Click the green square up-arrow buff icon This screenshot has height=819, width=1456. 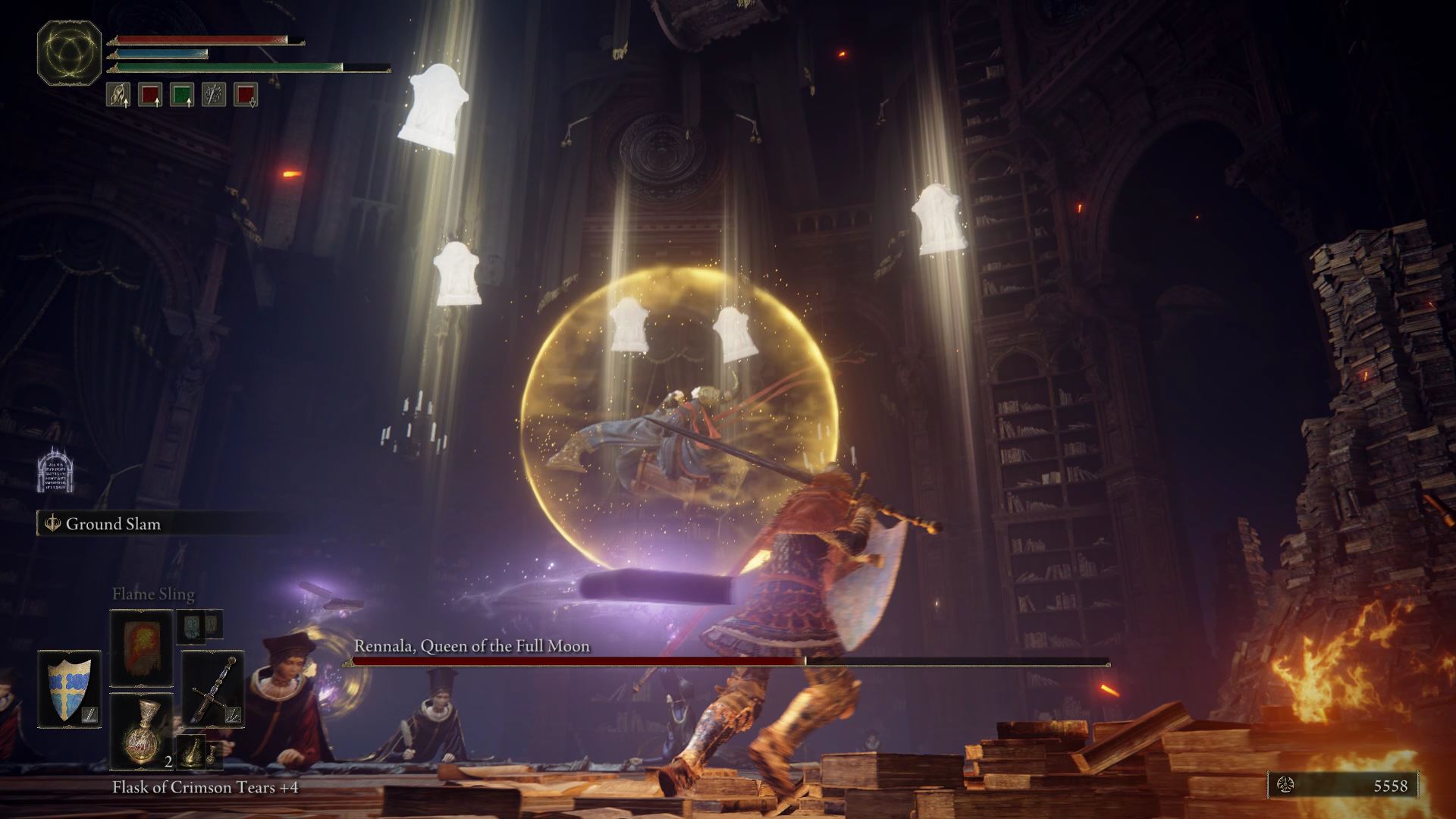[182, 95]
